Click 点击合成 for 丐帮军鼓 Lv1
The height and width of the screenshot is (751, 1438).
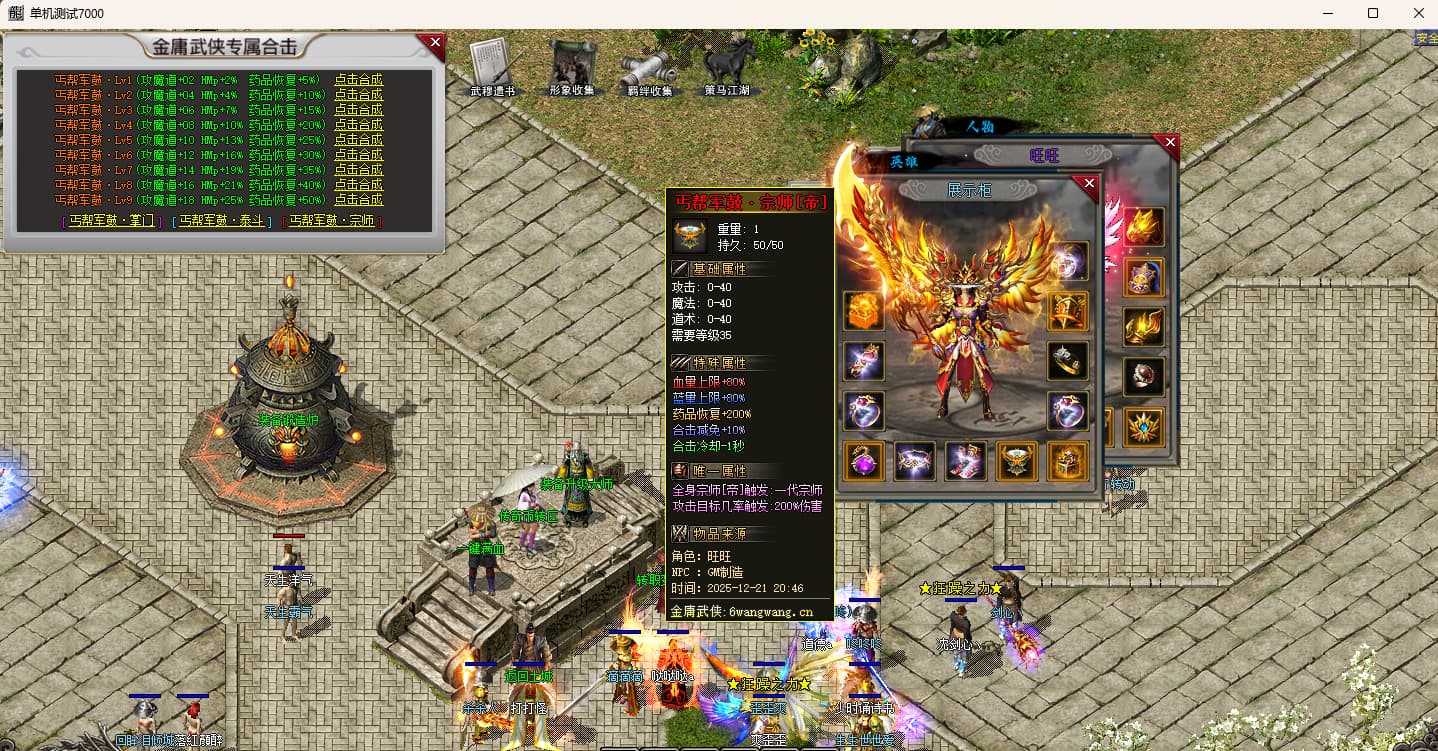pyautogui.click(x=358, y=80)
